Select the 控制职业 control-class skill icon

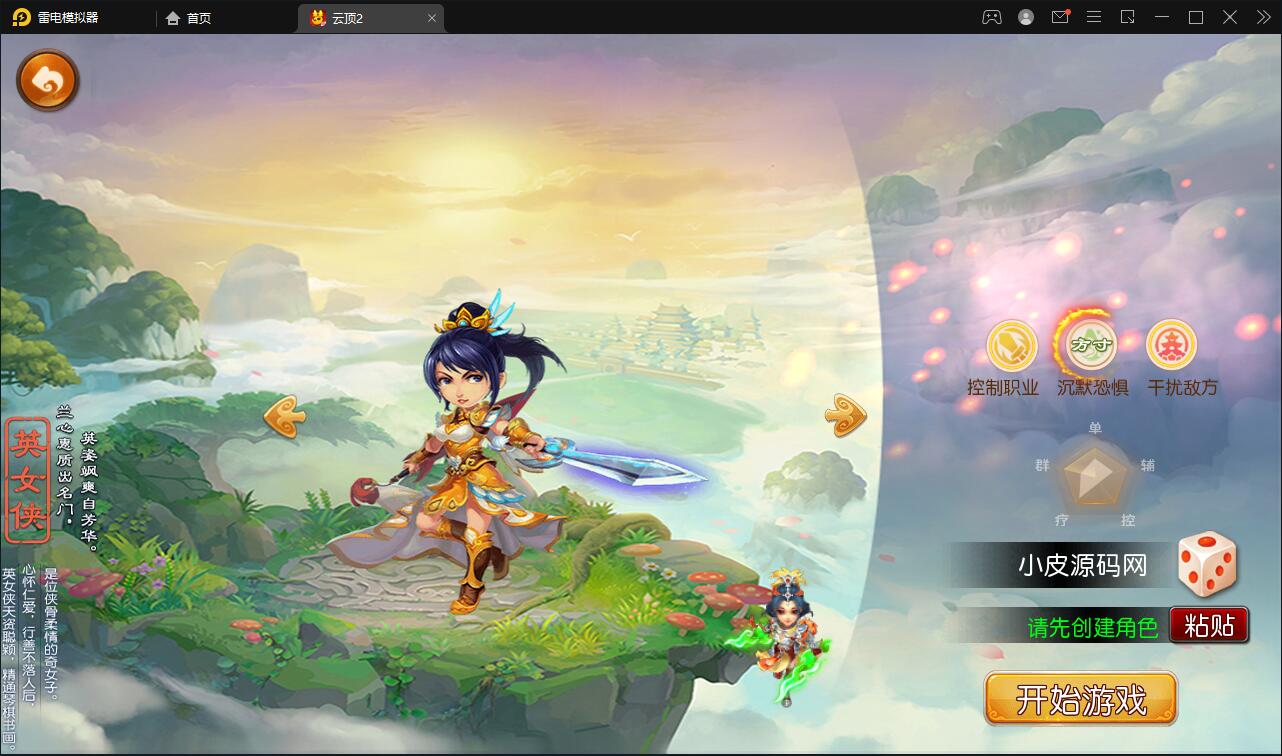pyautogui.click(x=1011, y=344)
